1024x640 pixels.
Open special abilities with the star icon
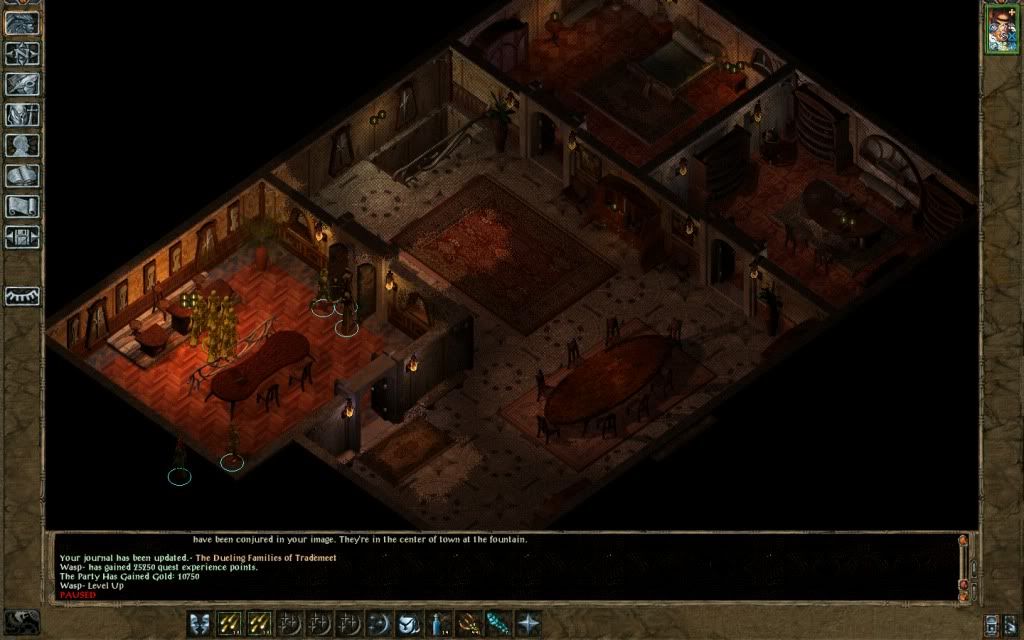(x=527, y=623)
